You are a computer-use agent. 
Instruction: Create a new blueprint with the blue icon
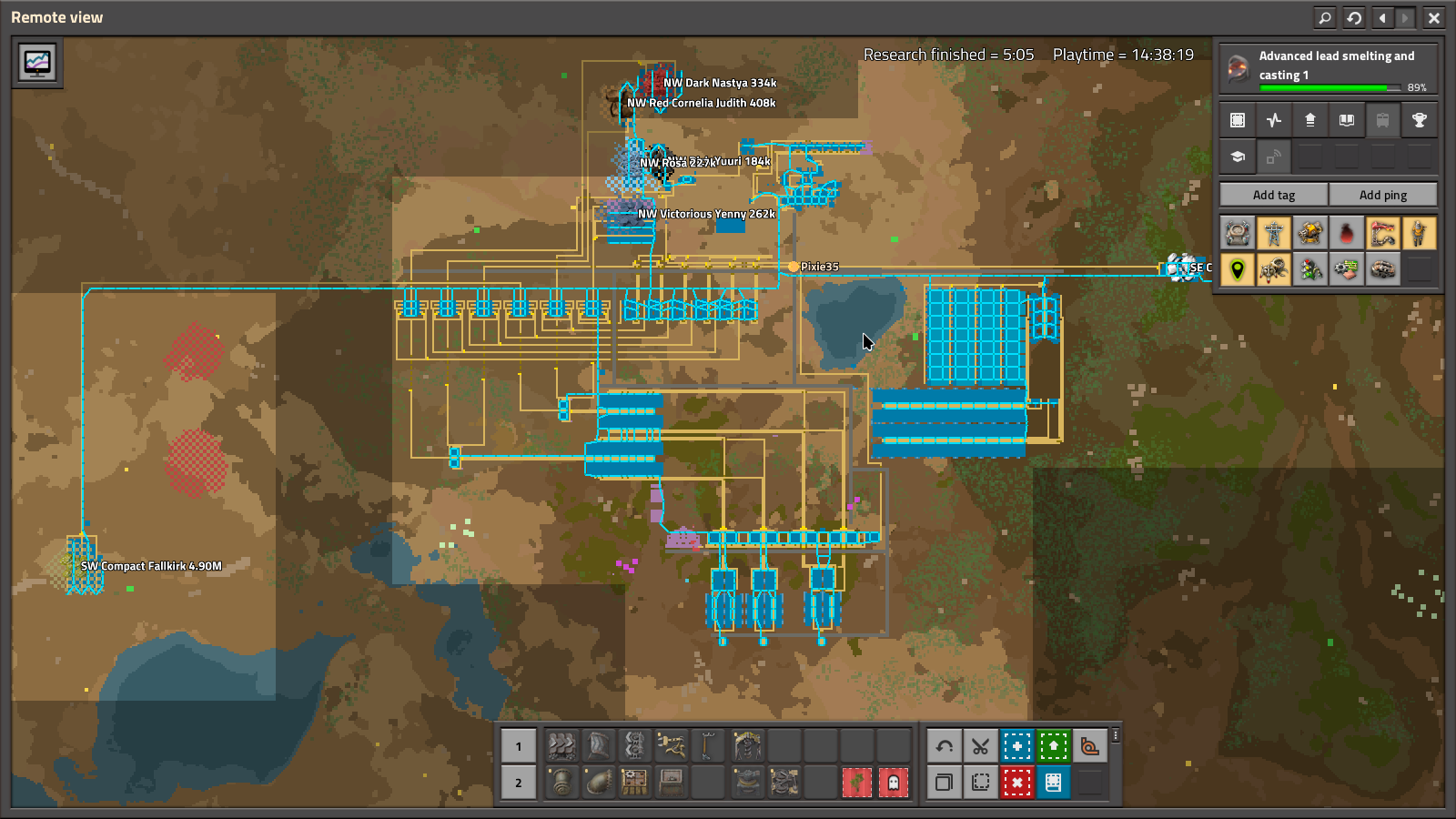pos(1017,745)
